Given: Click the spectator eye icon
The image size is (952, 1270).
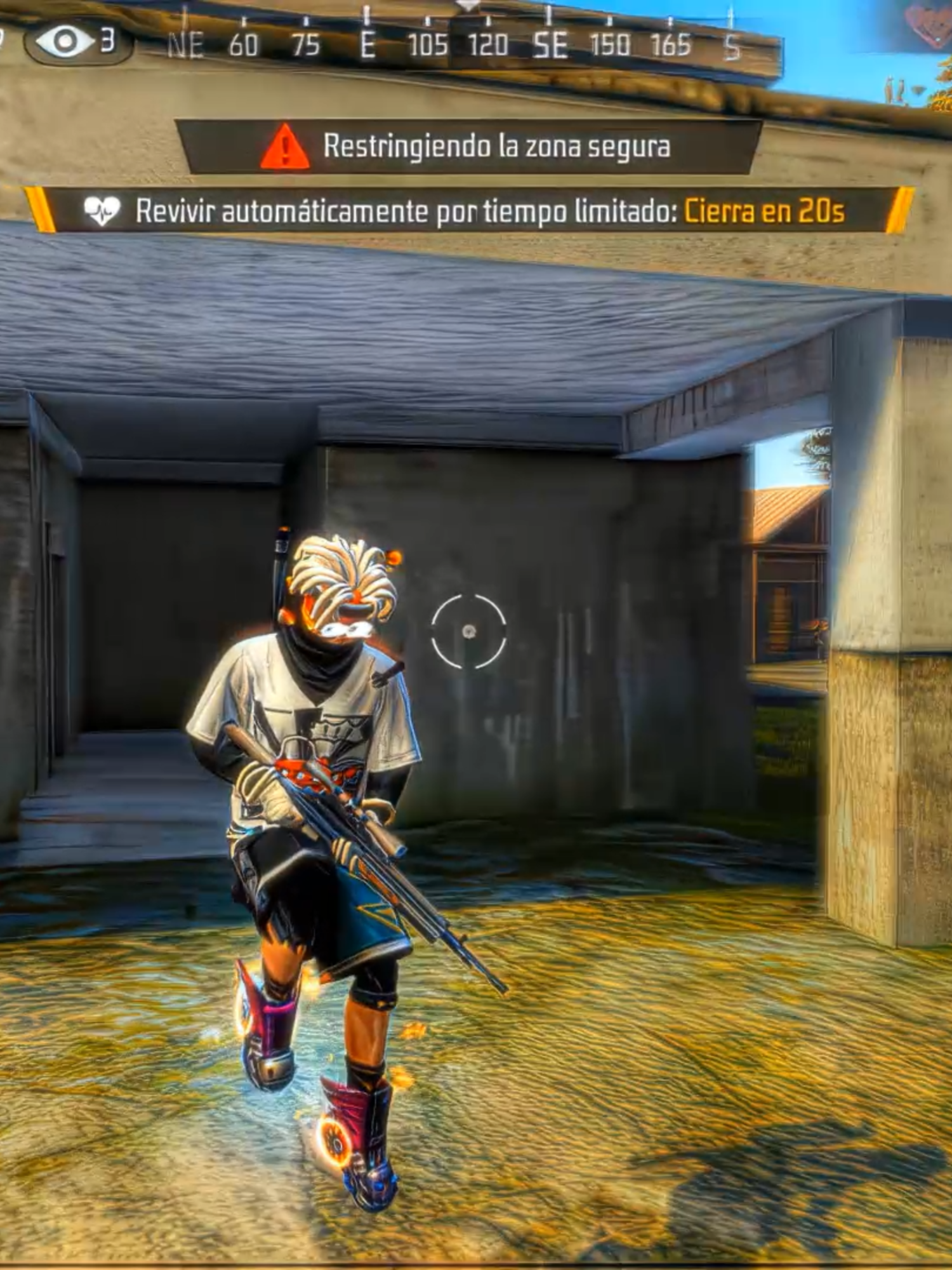Looking at the screenshot, I should coord(63,39).
